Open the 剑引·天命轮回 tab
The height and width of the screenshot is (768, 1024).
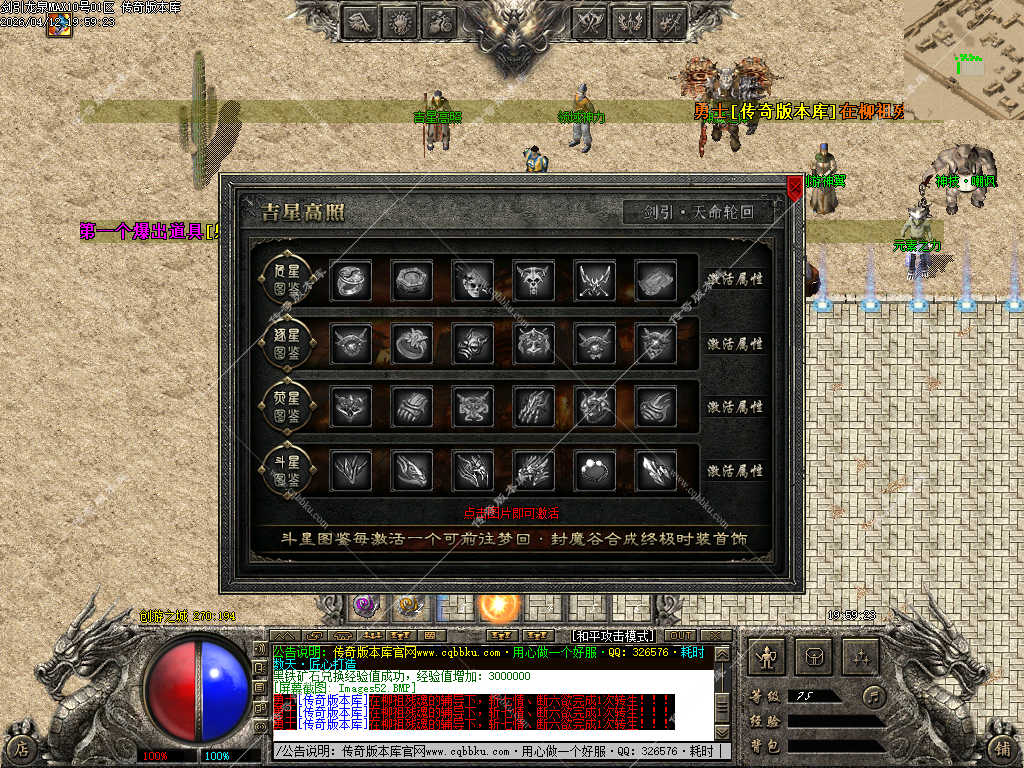coord(700,212)
